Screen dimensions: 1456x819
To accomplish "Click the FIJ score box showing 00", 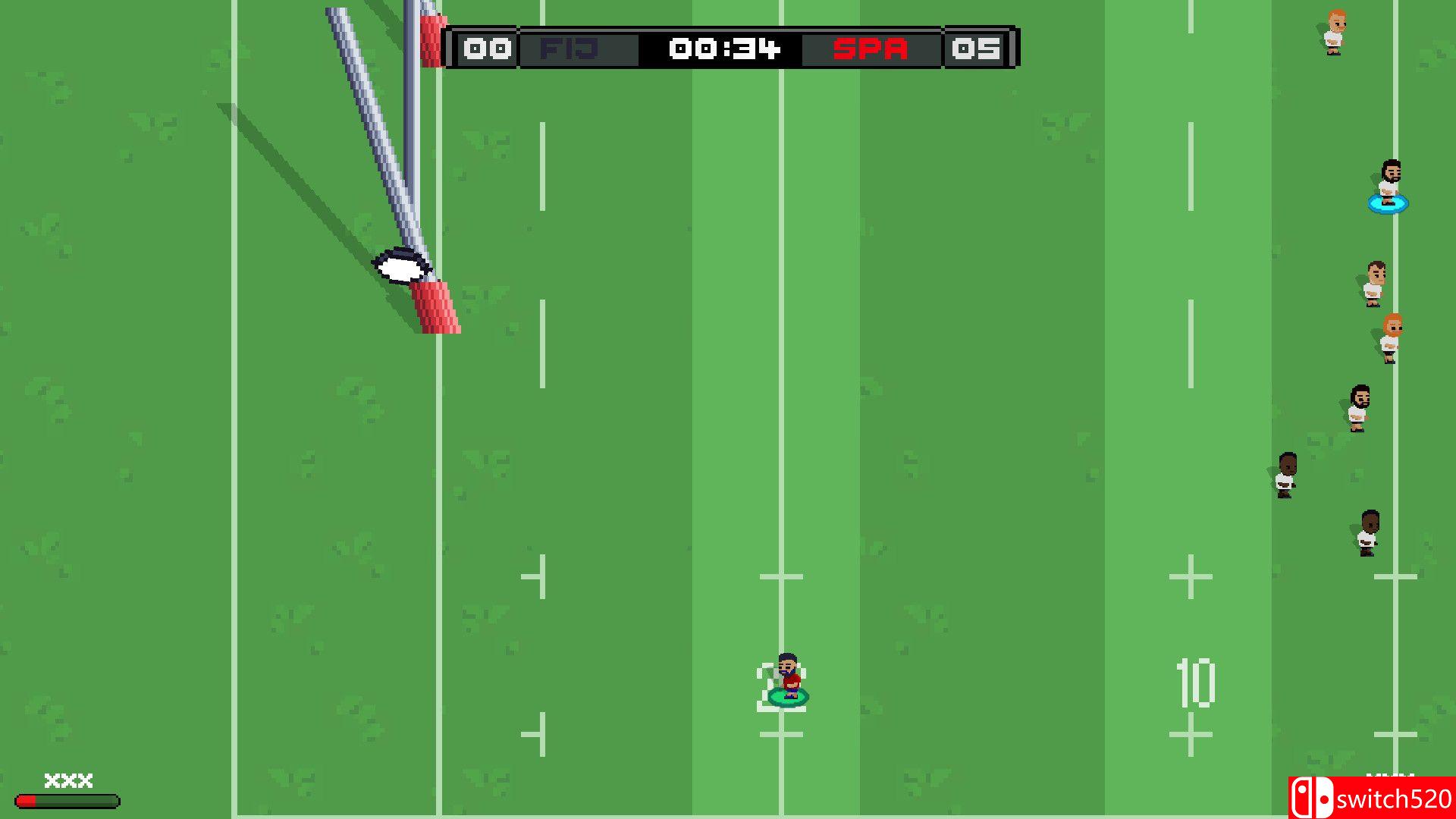I will (x=487, y=49).
